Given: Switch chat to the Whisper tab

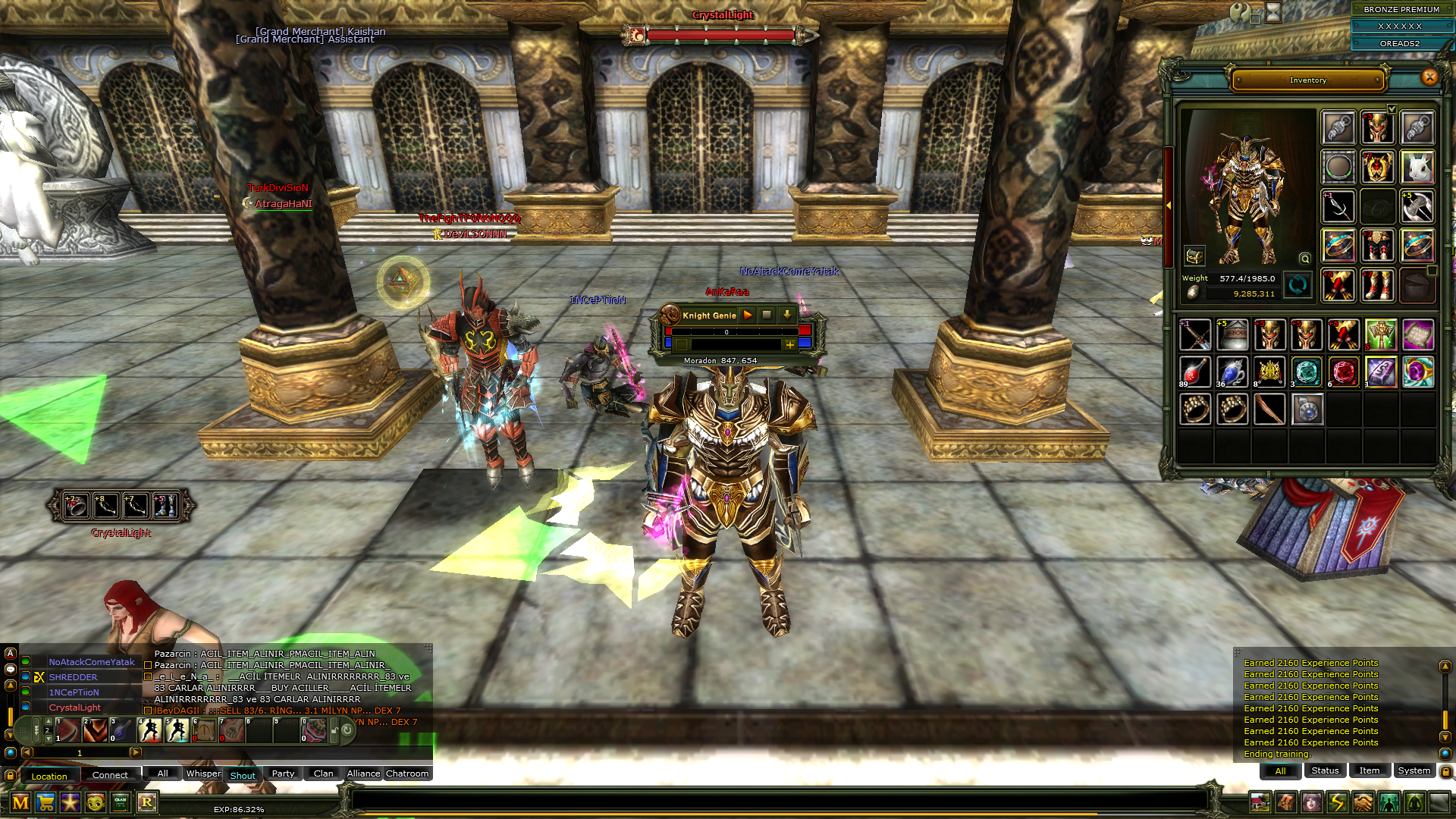Looking at the screenshot, I should [203, 773].
